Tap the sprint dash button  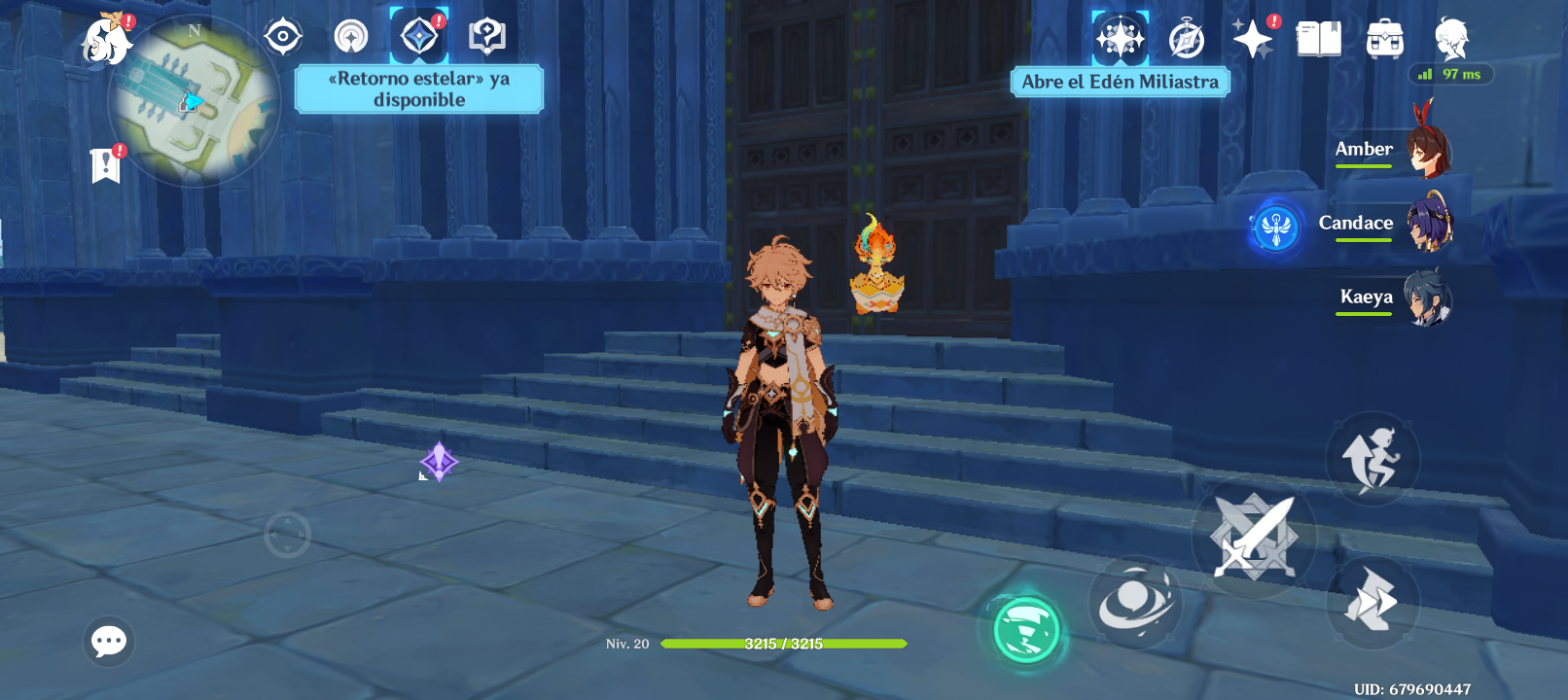[x=1372, y=600]
